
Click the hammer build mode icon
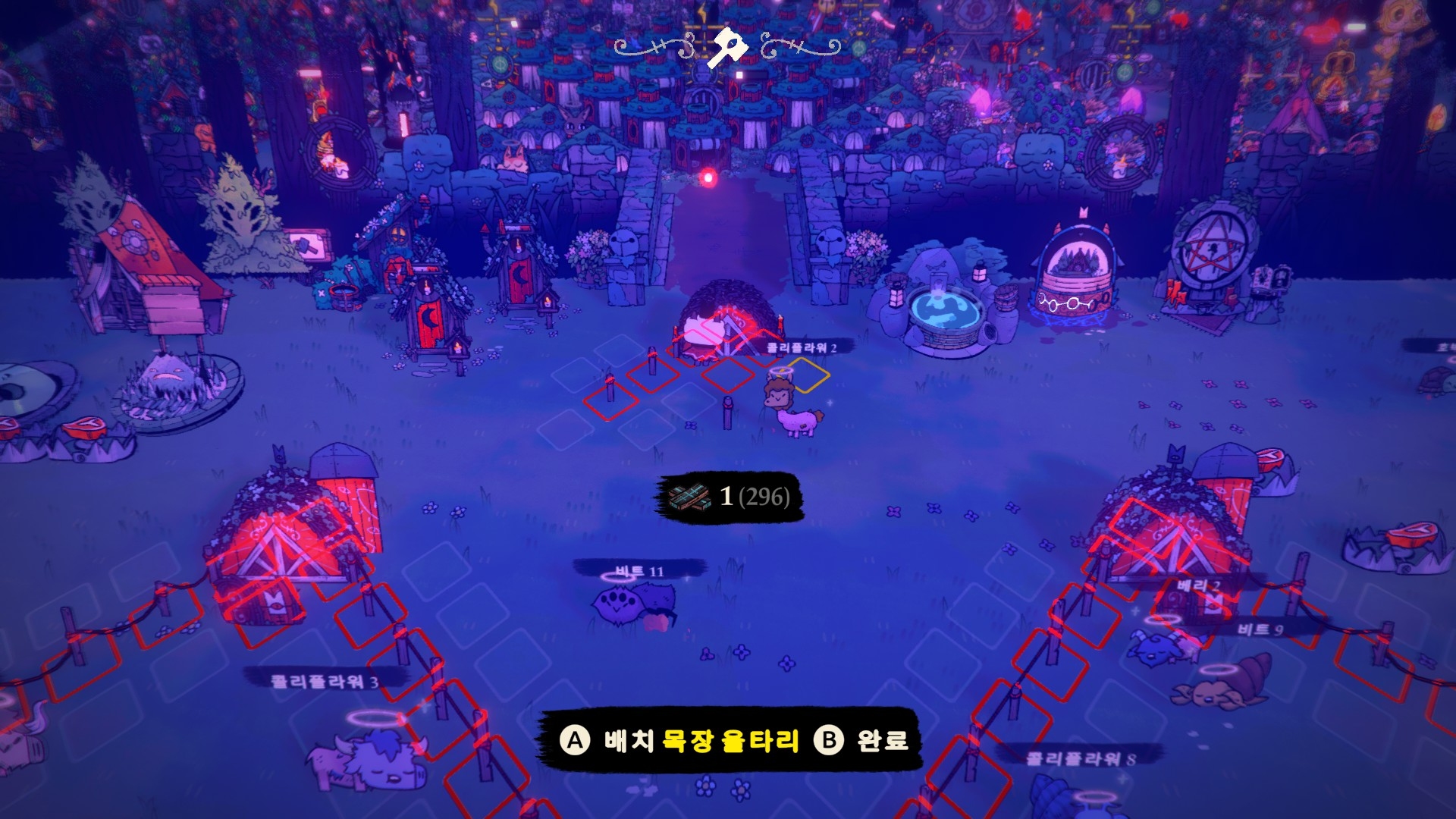point(726,47)
